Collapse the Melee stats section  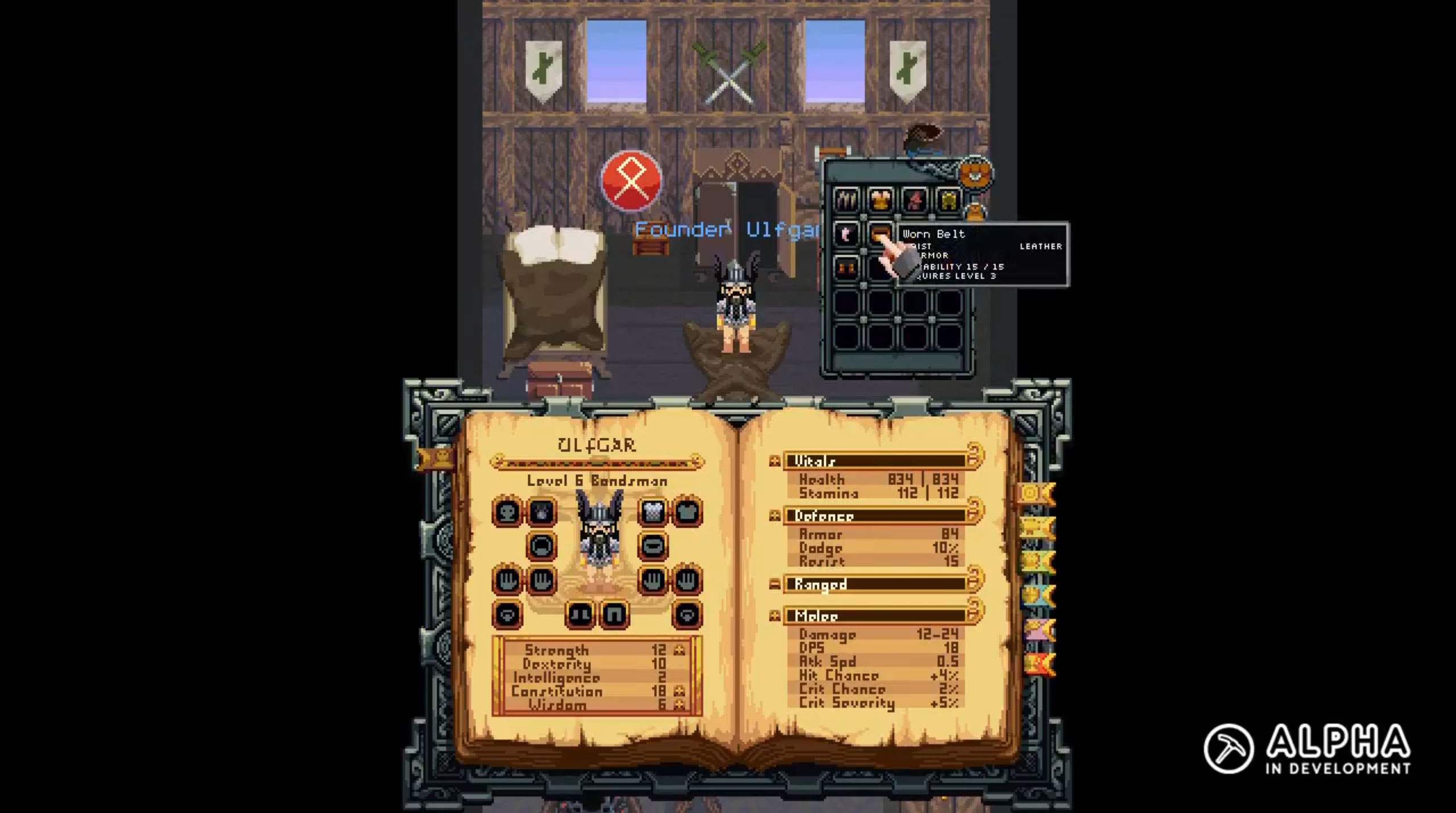point(775,616)
